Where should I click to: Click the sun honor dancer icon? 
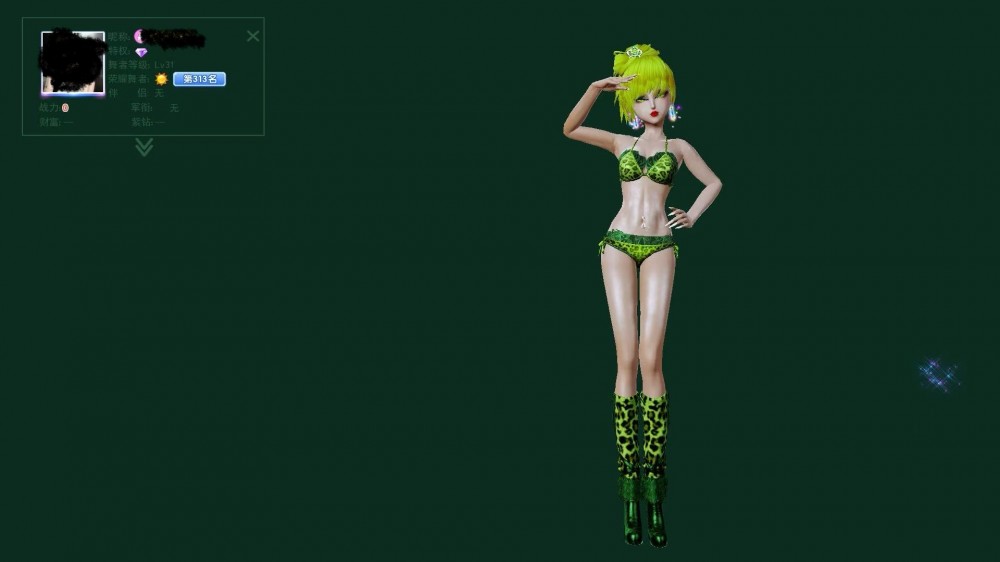161,79
